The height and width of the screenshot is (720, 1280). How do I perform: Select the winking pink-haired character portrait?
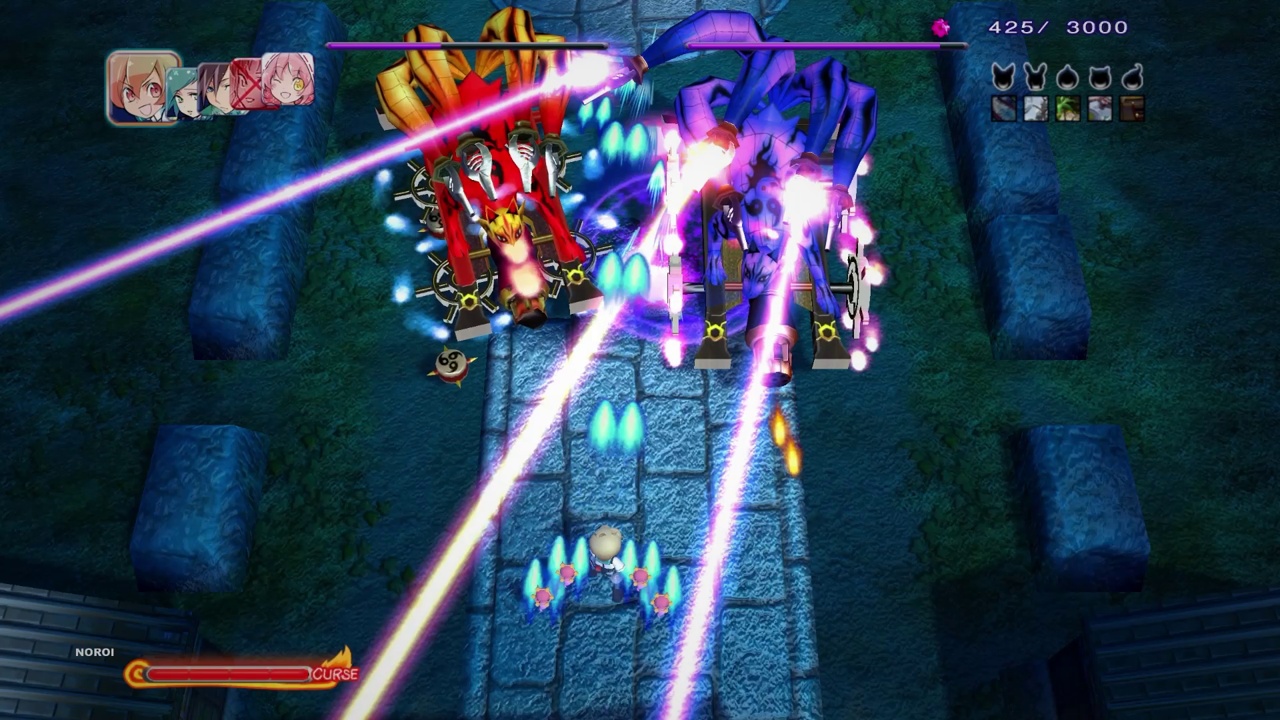click(x=287, y=82)
